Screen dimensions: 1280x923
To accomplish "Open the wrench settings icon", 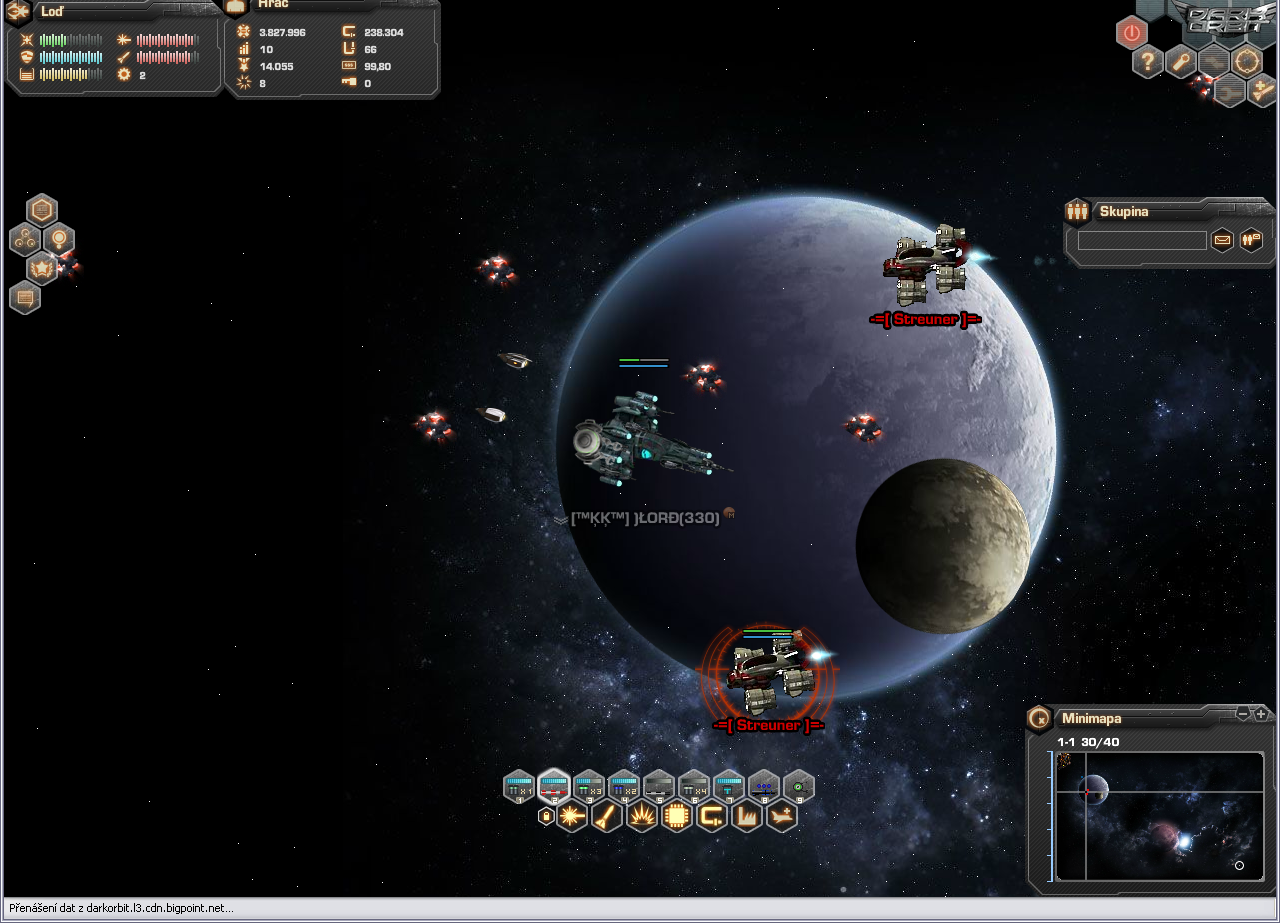I will (1181, 62).
